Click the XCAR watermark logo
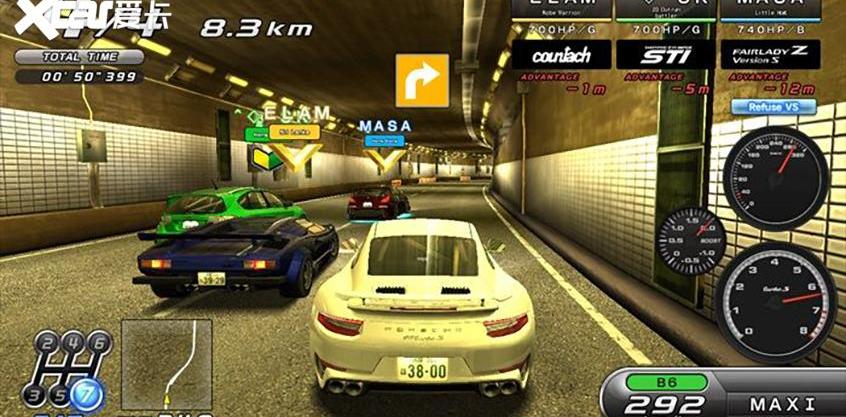Viewport: 846px width, 417px height. click(x=87, y=17)
